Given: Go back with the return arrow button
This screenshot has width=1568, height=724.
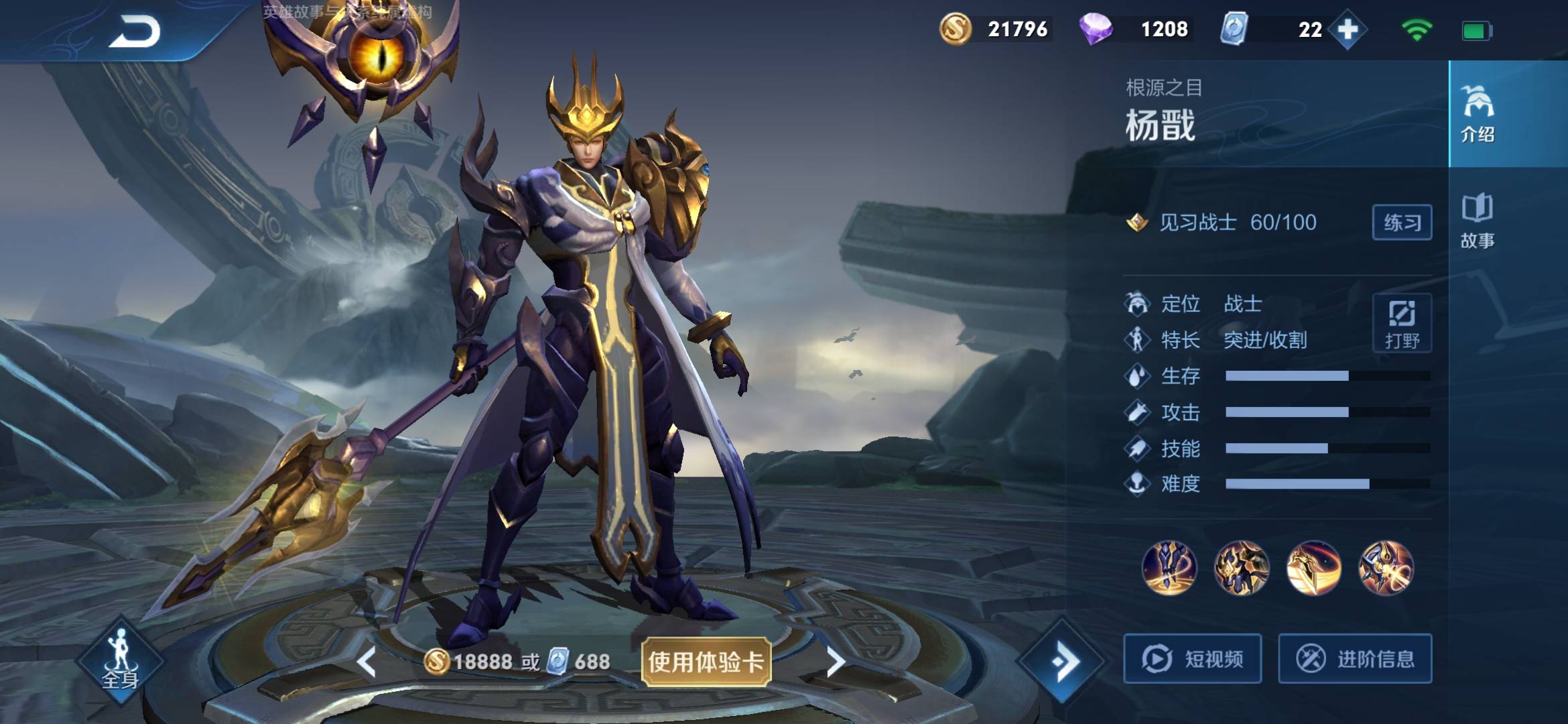Looking at the screenshot, I should [x=134, y=31].
